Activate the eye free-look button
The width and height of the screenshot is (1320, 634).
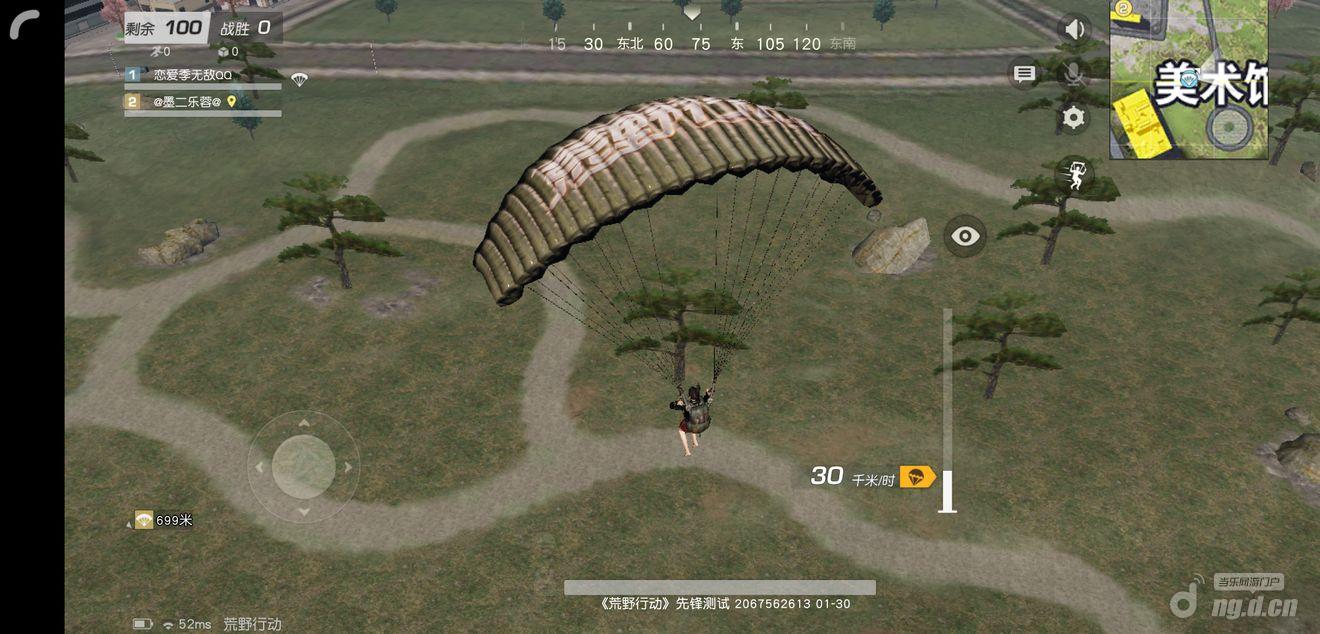[965, 236]
